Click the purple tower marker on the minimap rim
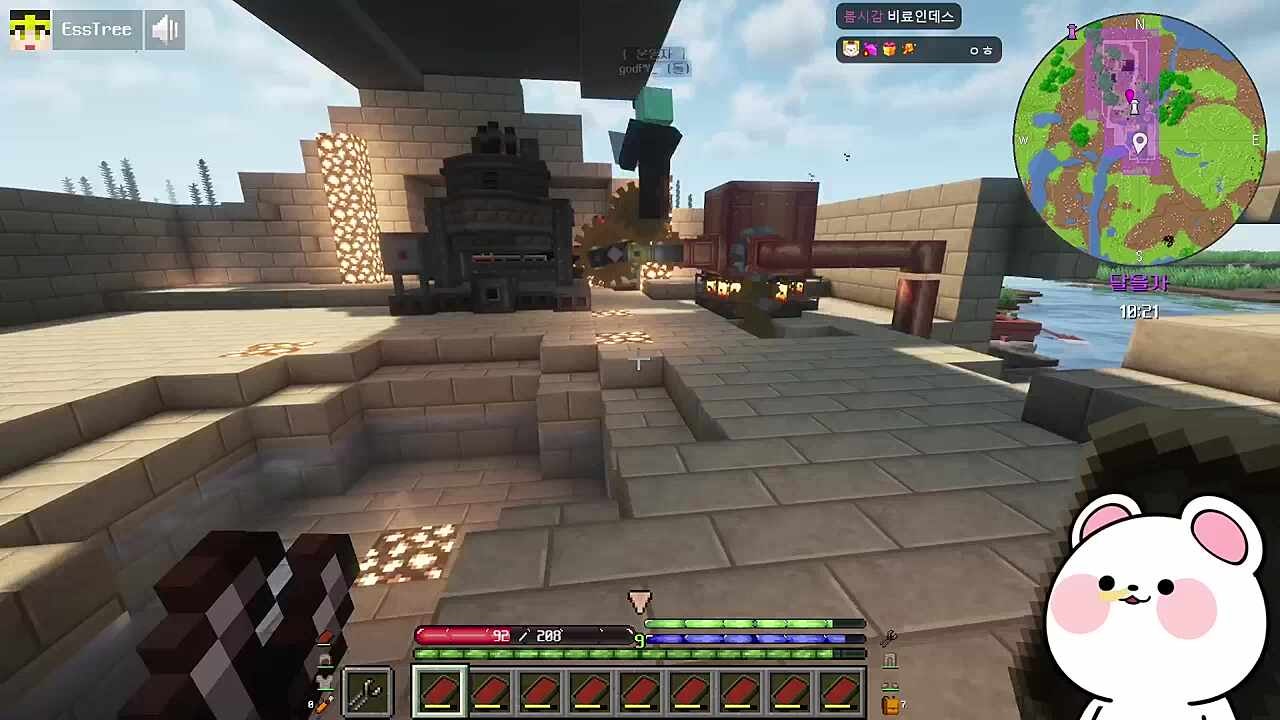The height and width of the screenshot is (720, 1280). coord(1072,31)
